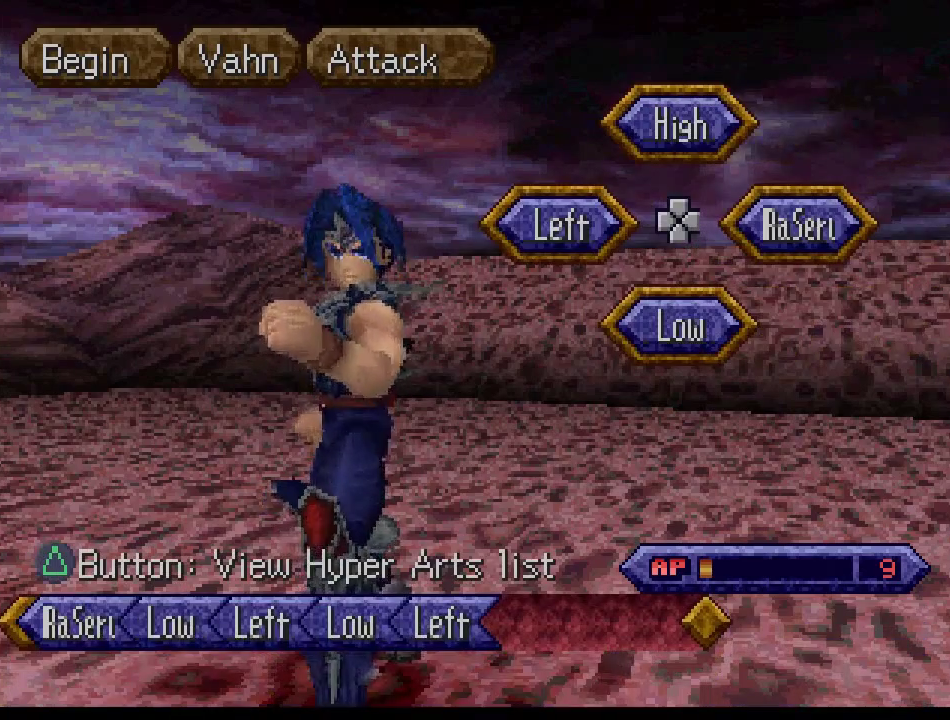Select the Begin command

(85, 59)
